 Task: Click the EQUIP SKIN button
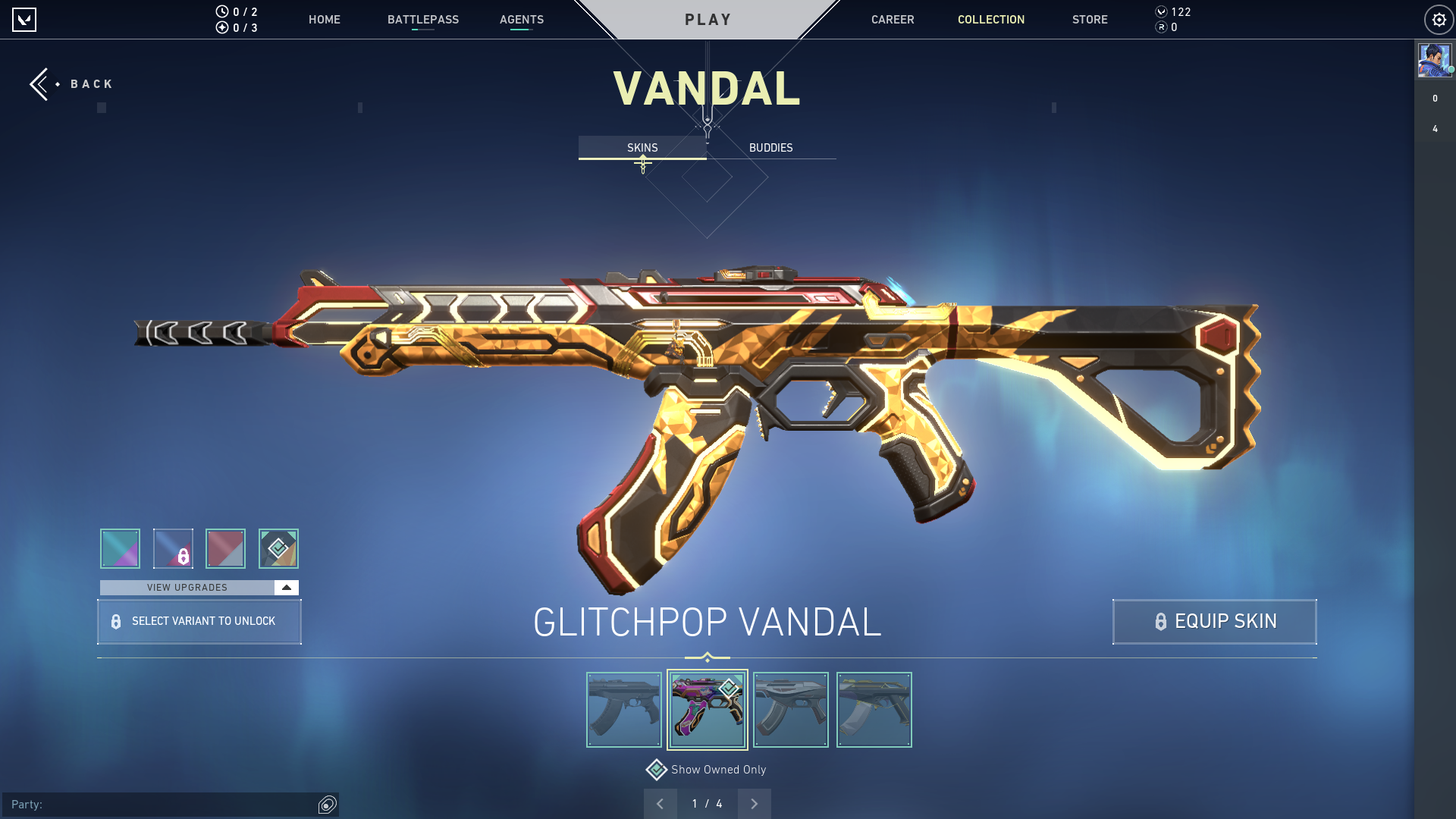[x=1213, y=621]
